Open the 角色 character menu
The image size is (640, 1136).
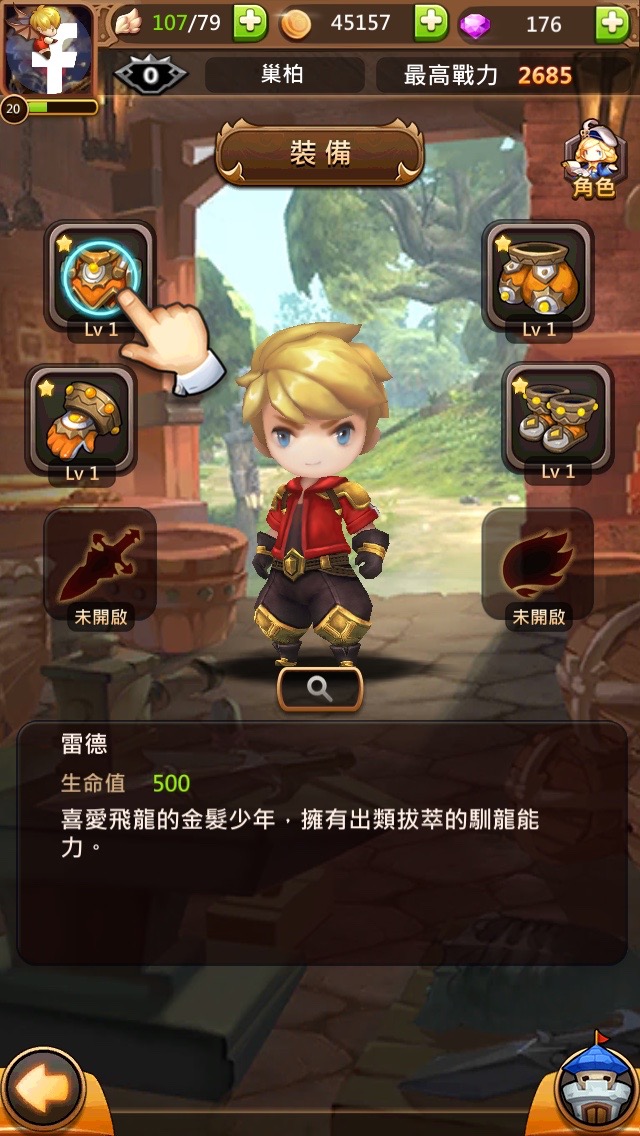pos(592,160)
